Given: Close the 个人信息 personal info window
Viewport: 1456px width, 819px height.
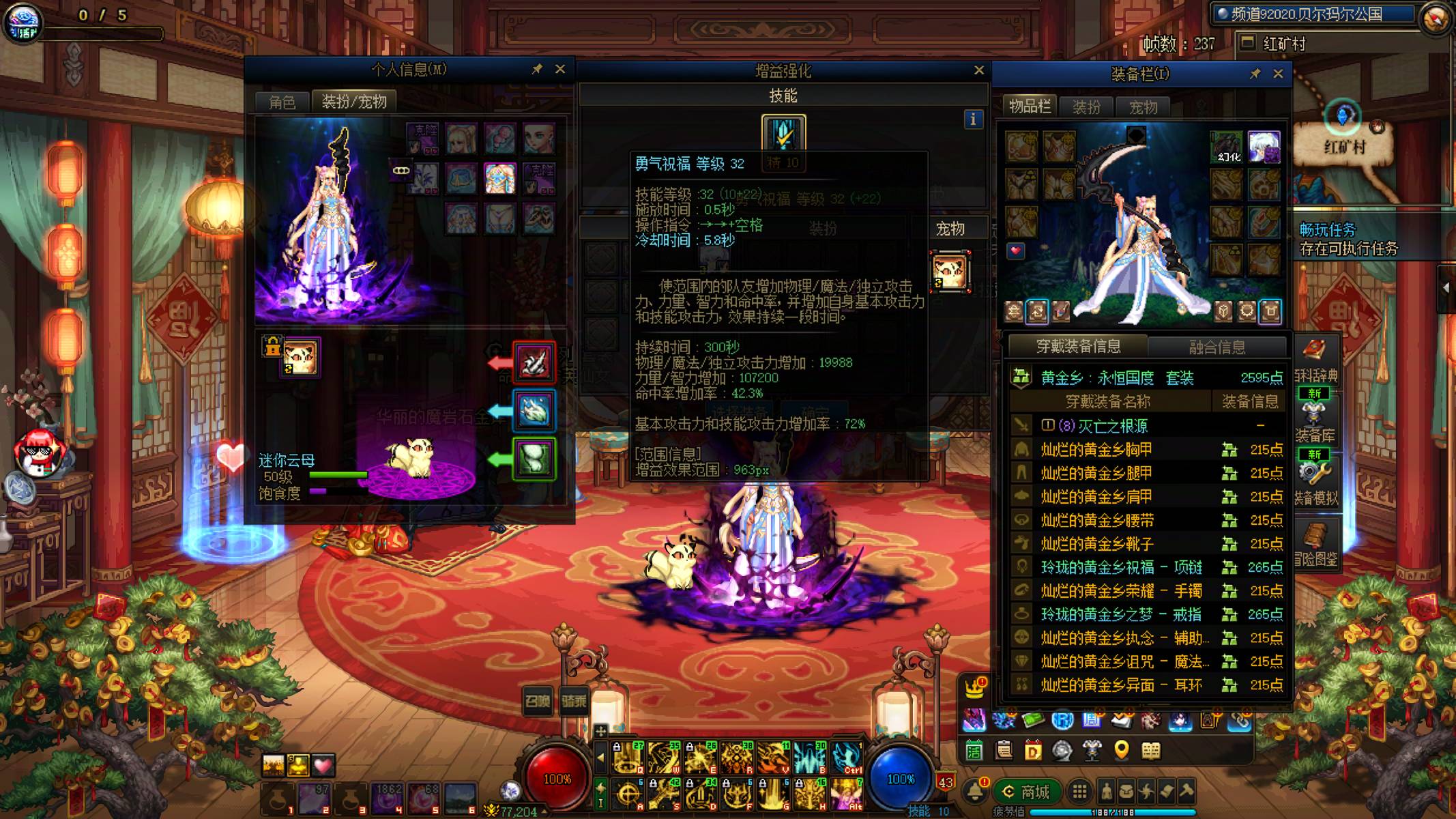Looking at the screenshot, I should [560, 69].
